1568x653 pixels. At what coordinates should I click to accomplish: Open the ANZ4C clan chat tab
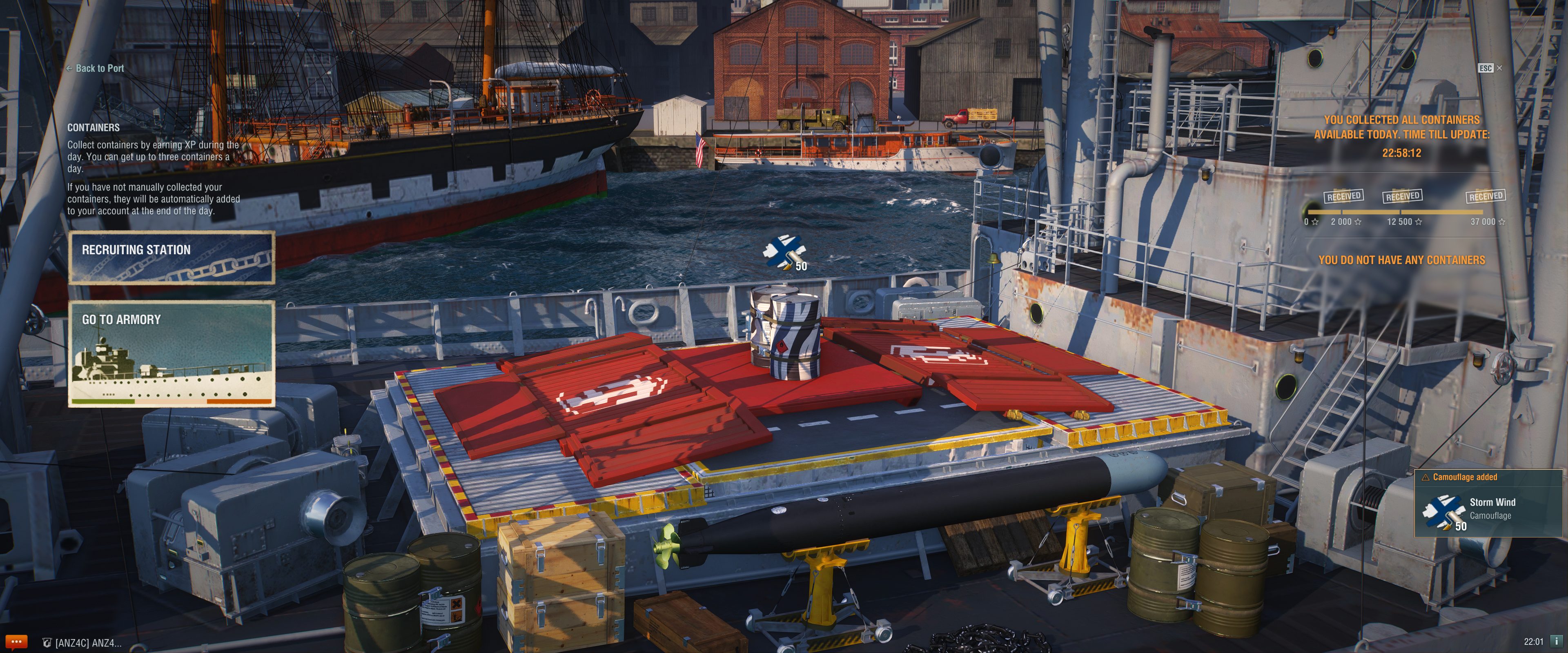tap(82, 643)
